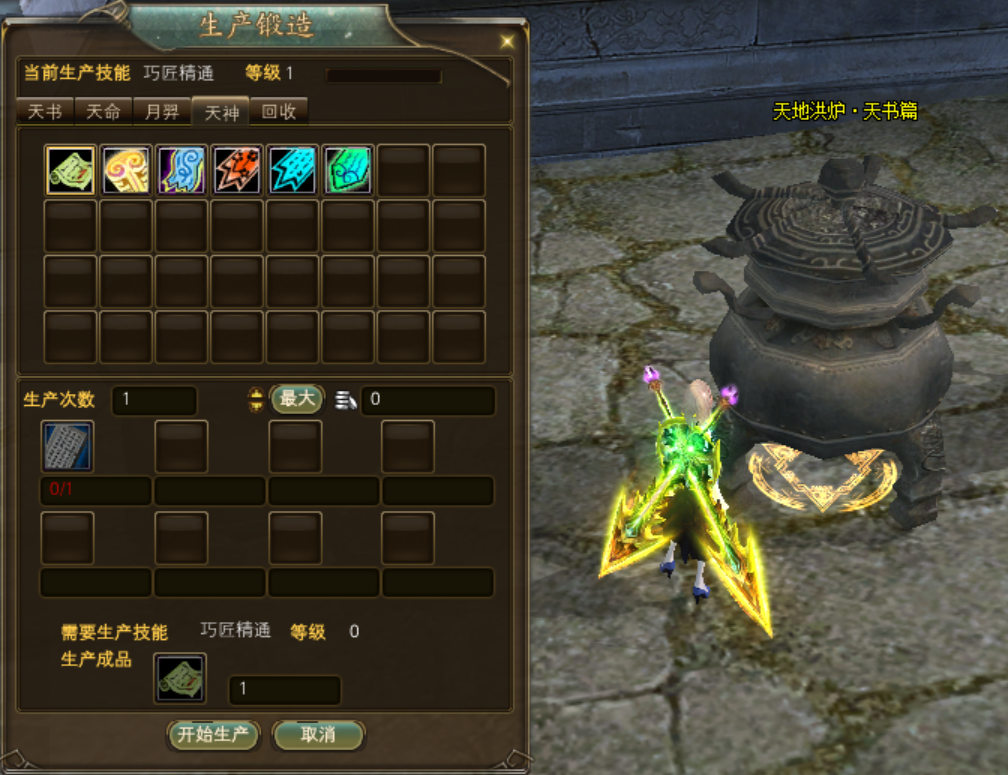Focus the 生产次数 quantity field
Viewport: 1008px width, 775px height.
pyautogui.click(x=154, y=400)
